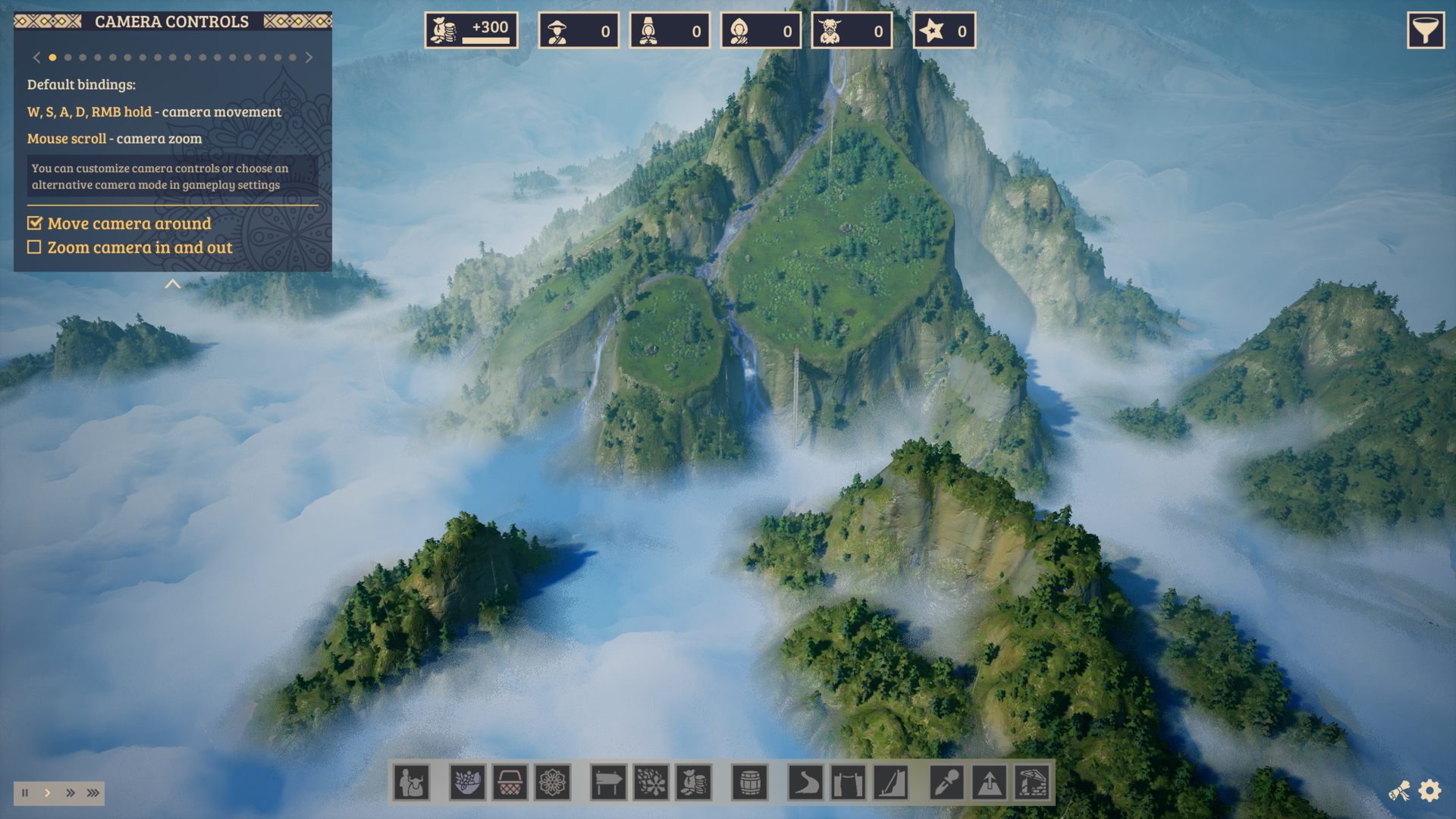Open the filter funnel button
Image resolution: width=1456 pixels, height=819 pixels.
(1425, 31)
